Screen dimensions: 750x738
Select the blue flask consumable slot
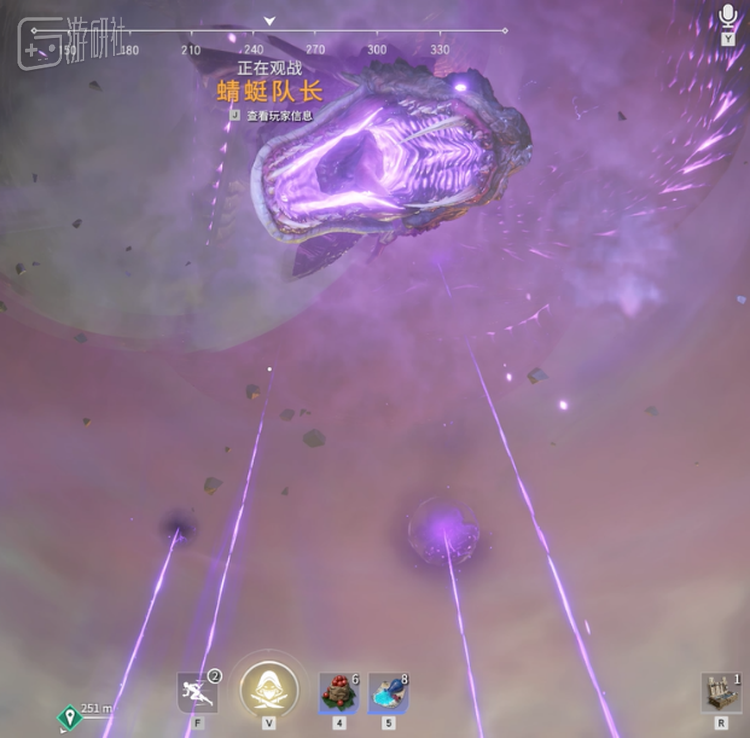388,692
